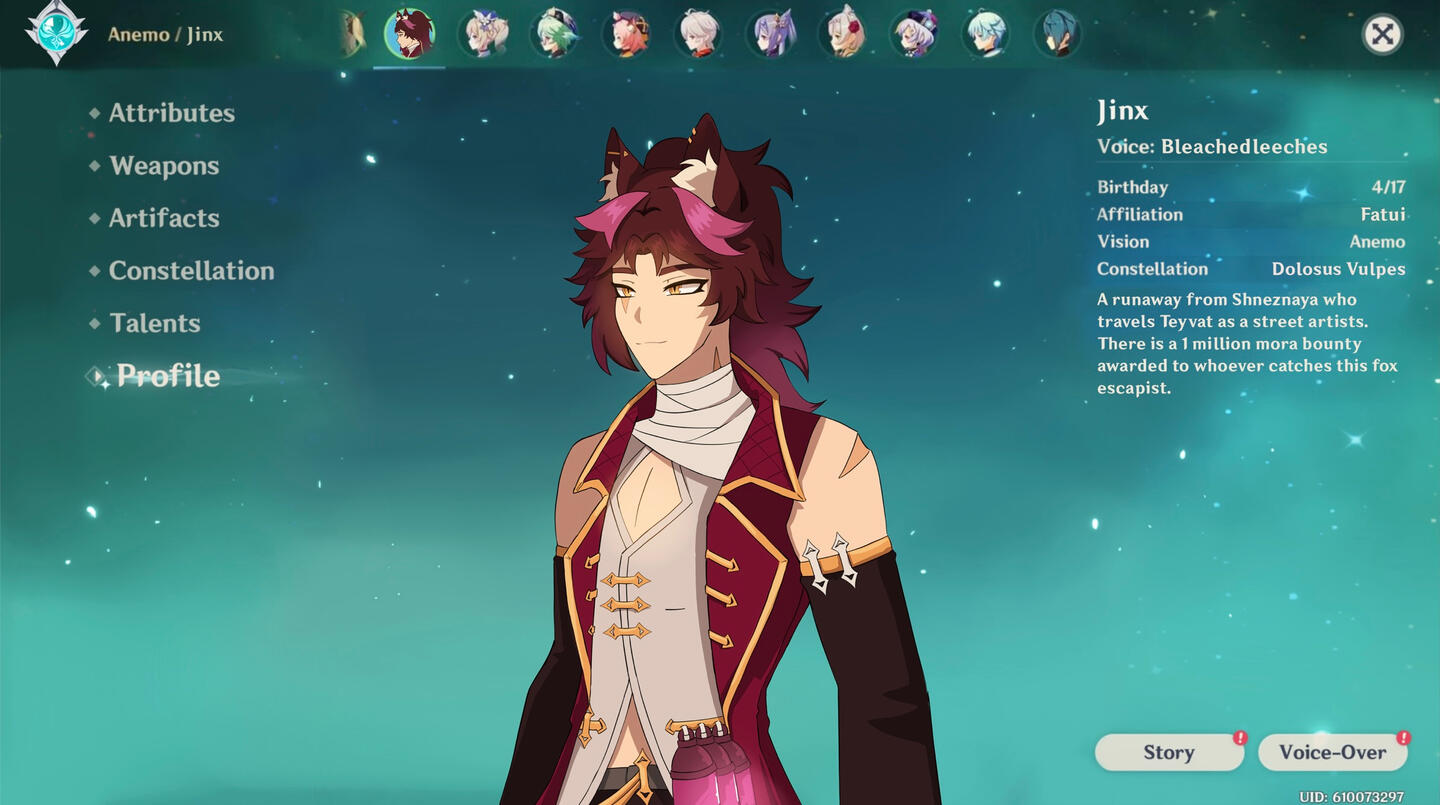The width and height of the screenshot is (1440, 805).
Task: Open Jinx's Story page
Action: tap(1169, 752)
